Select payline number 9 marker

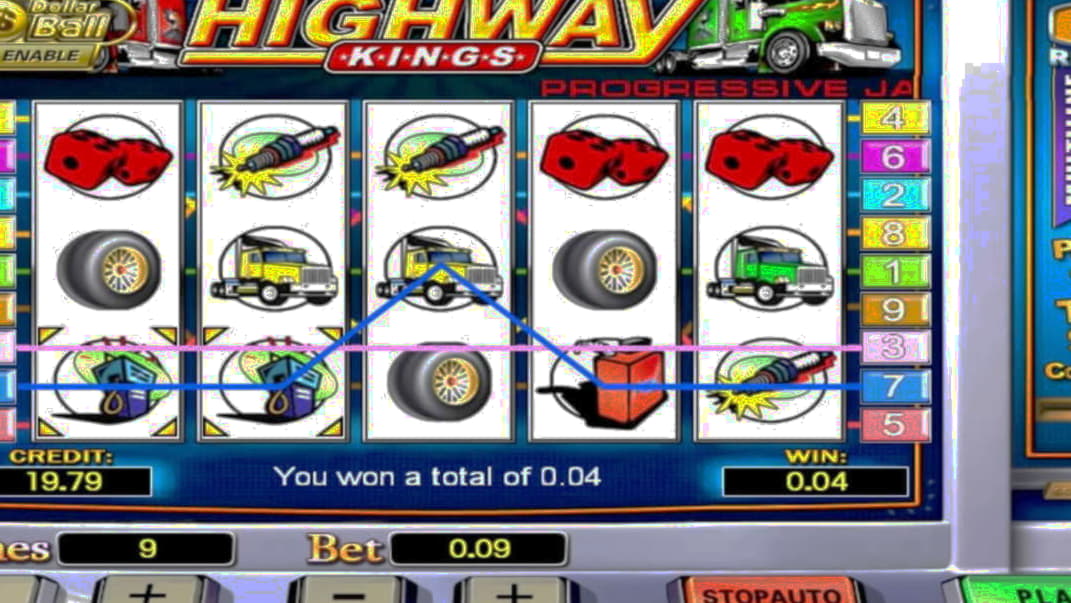click(x=894, y=309)
